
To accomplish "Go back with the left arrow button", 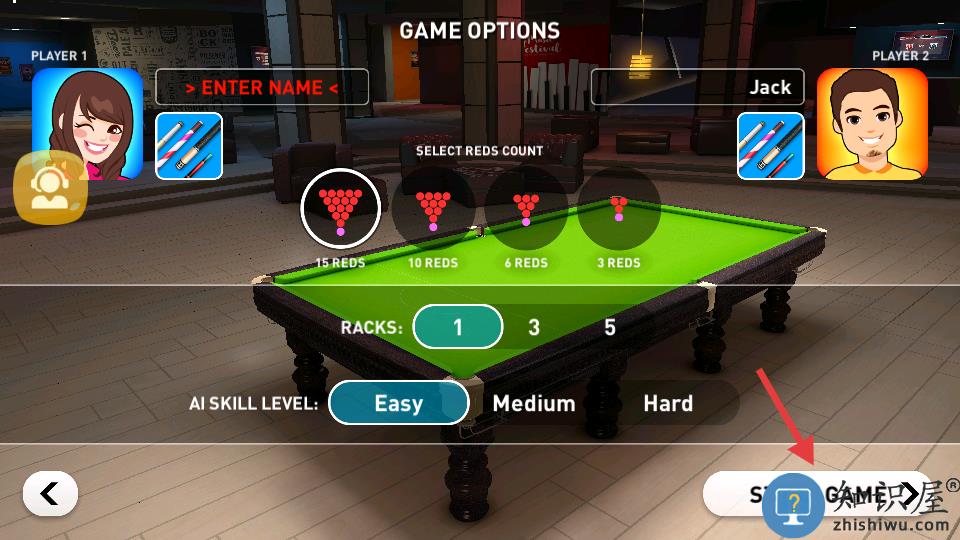I will (50, 493).
